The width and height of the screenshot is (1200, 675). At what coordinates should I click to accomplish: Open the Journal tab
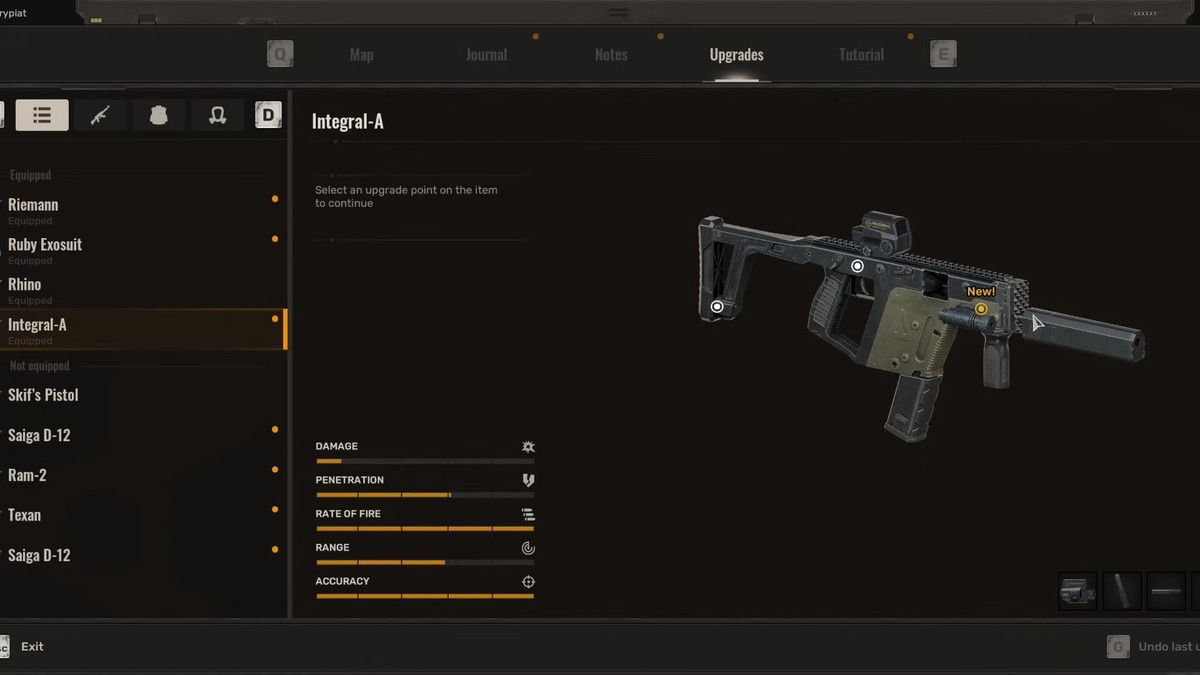[486, 55]
